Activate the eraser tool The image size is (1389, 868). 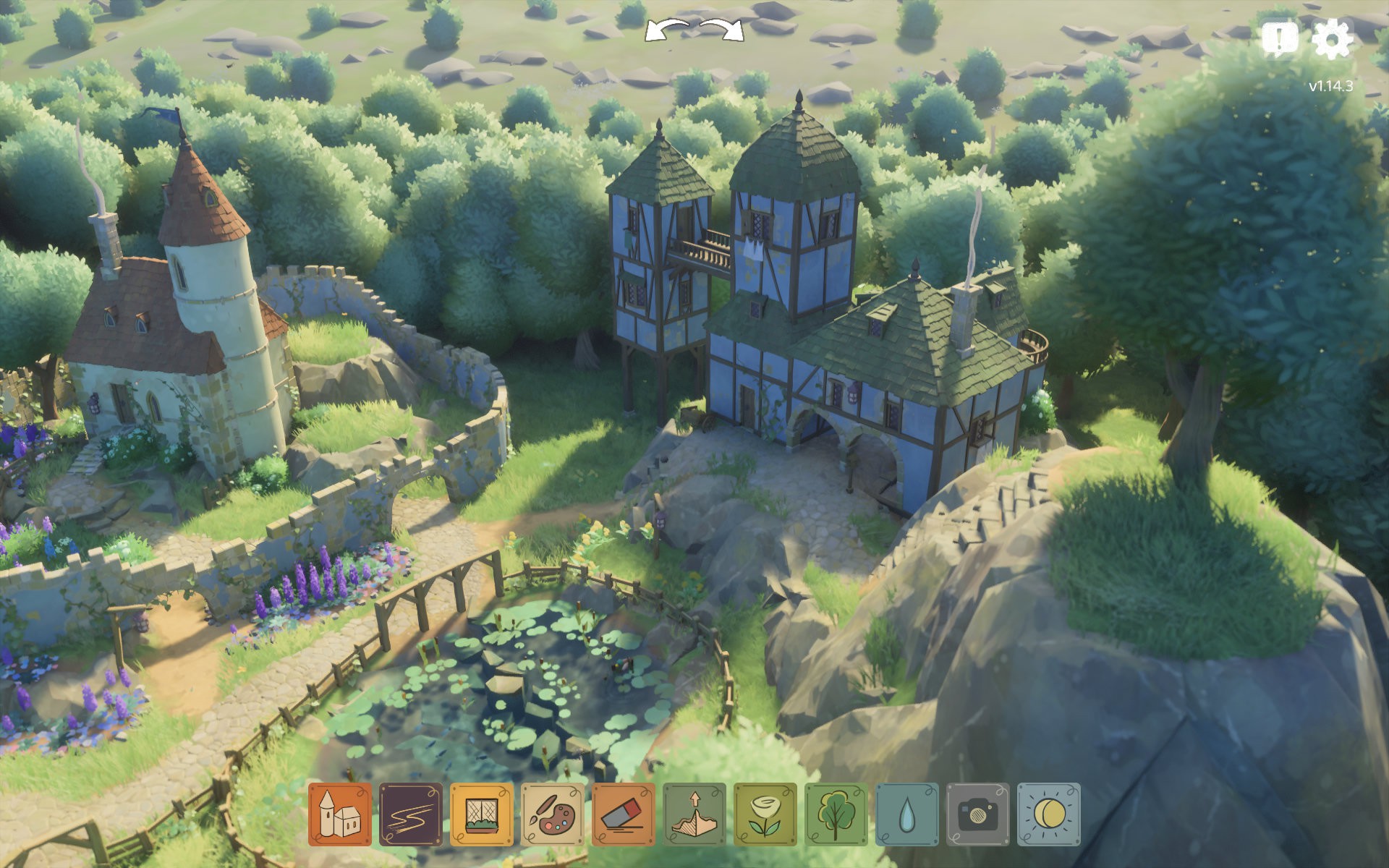pos(623,814)
